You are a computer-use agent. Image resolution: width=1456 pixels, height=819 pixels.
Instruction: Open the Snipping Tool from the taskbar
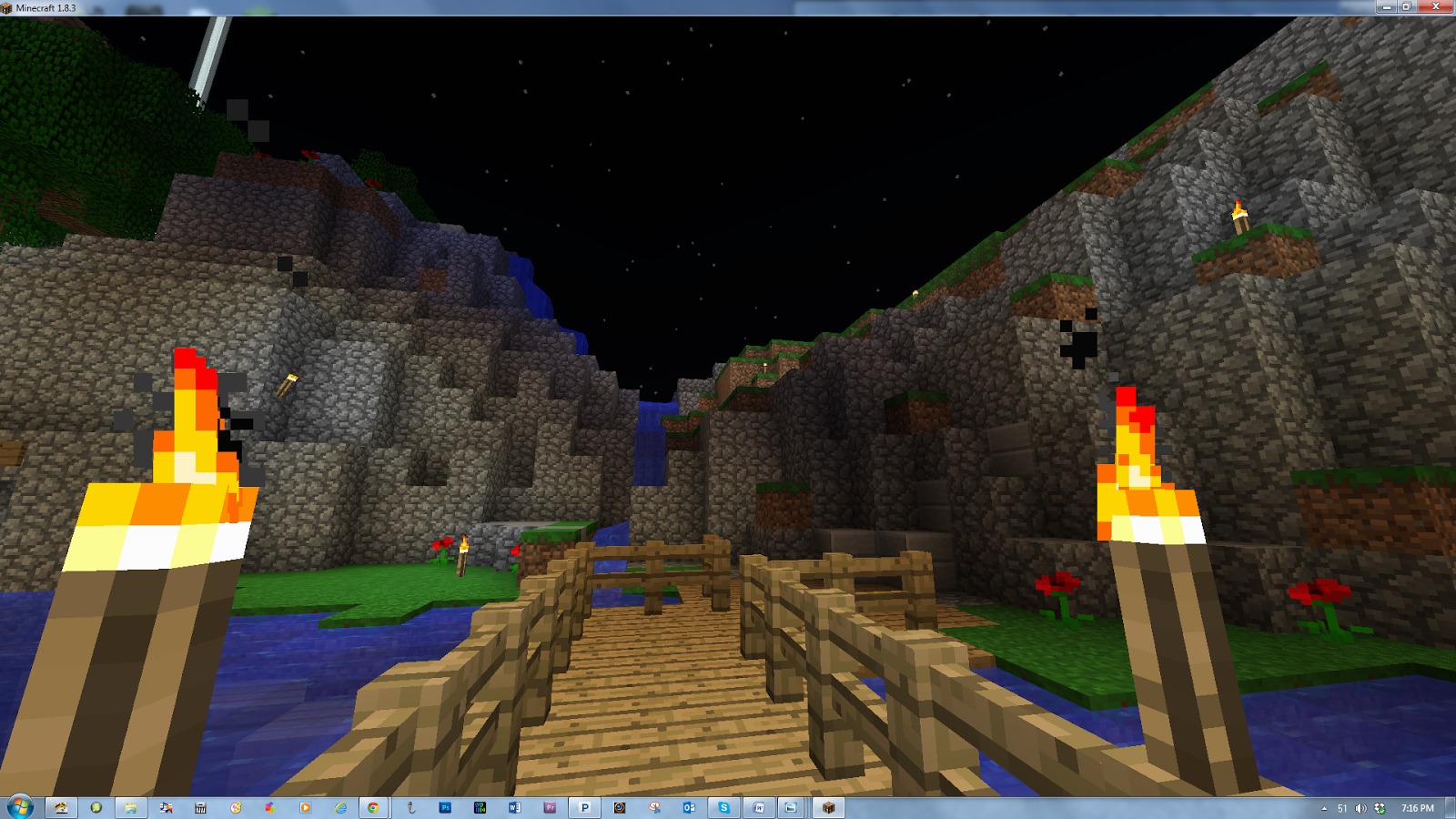click(655, 806)
